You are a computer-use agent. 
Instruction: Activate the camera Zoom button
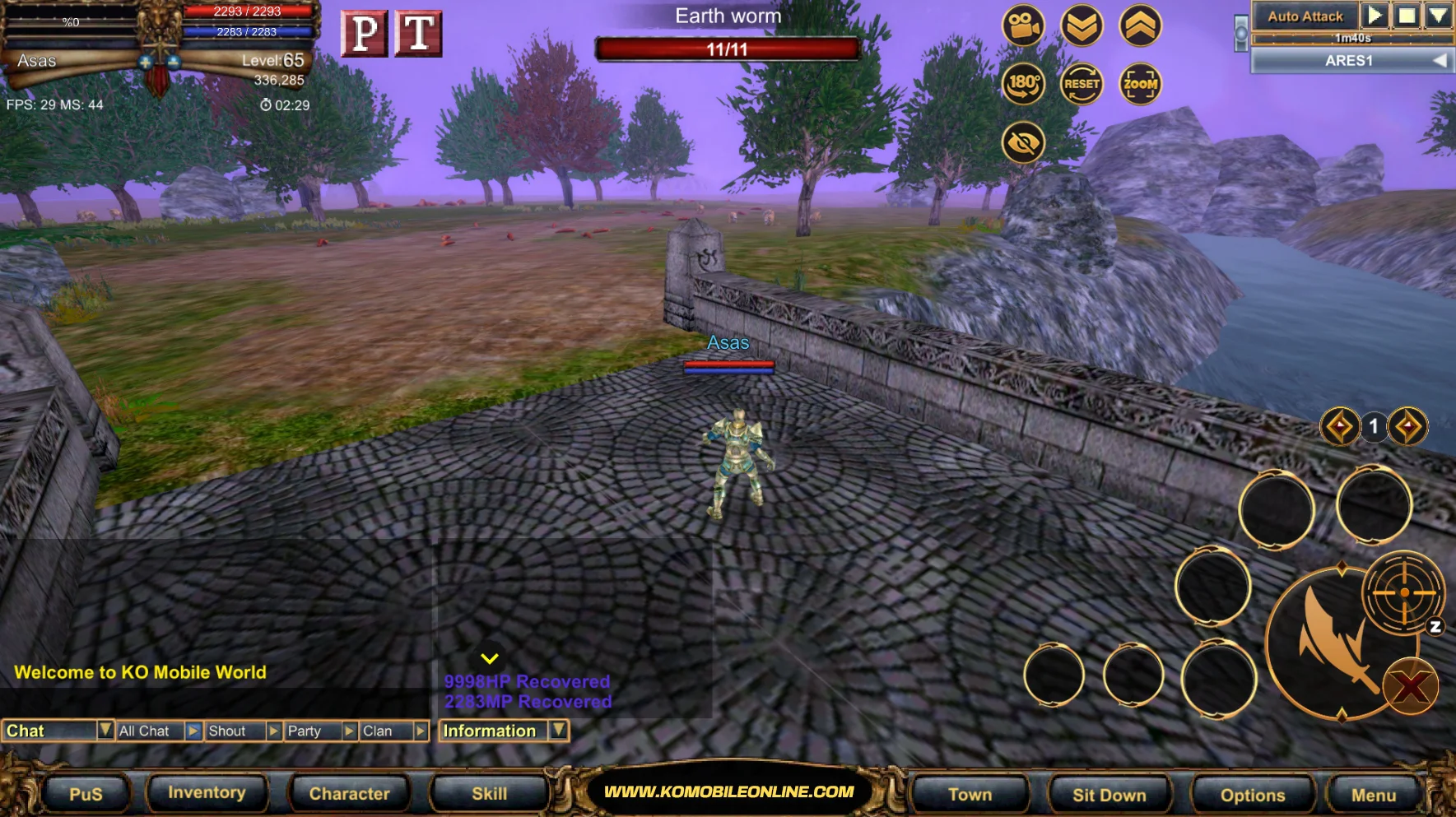[1140, 83]
